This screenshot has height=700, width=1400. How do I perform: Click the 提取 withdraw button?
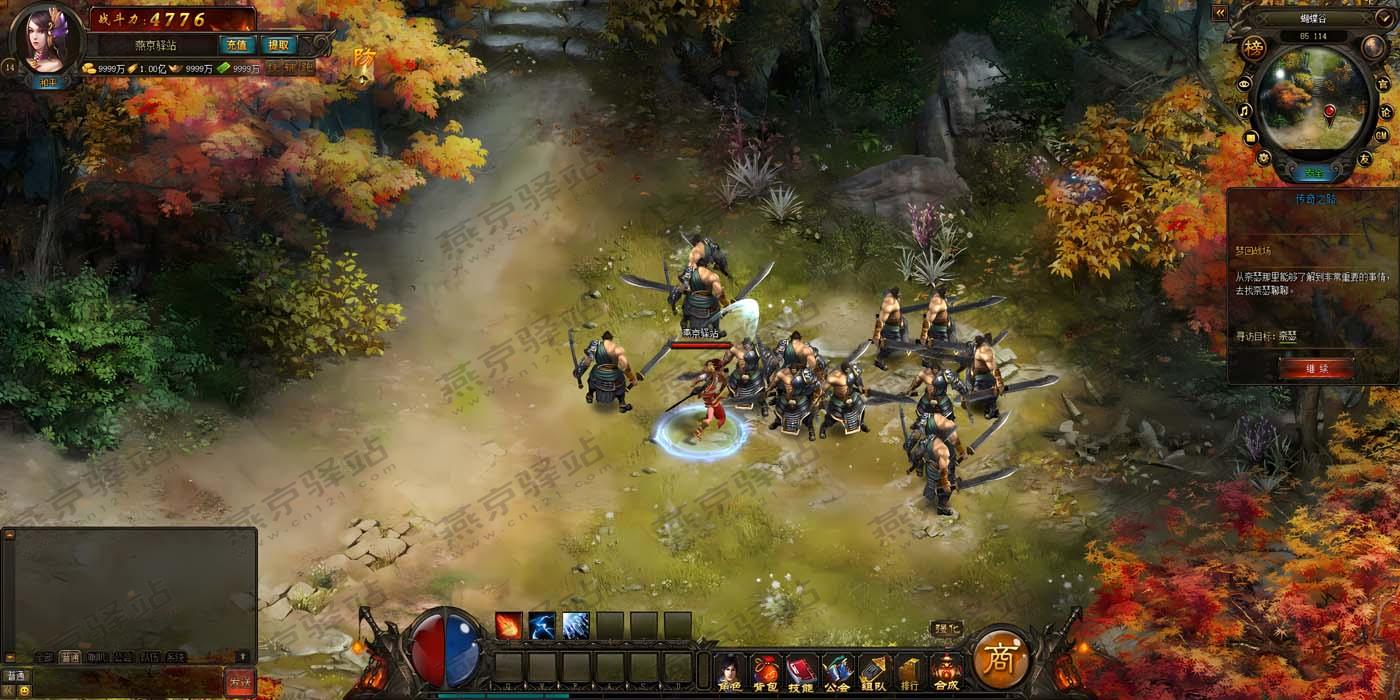click(x=278, y=45)
